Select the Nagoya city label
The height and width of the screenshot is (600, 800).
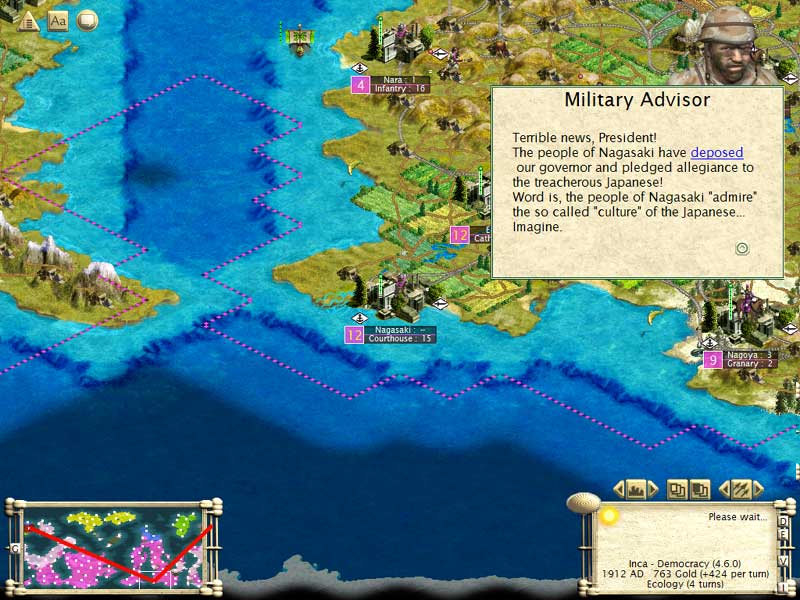point(751,359)
